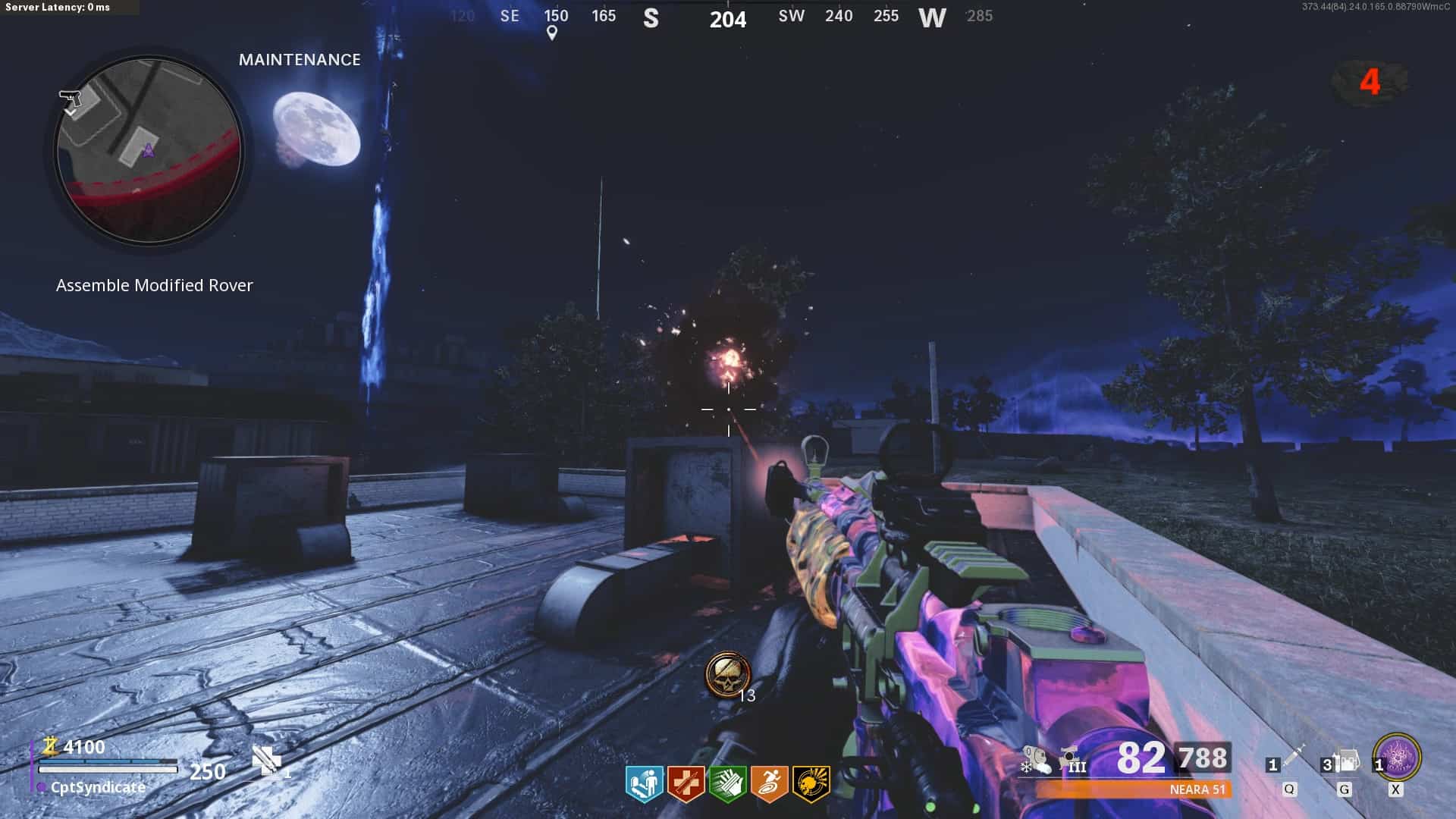Click the pistol marker on the minimap

tap(70, 99)
